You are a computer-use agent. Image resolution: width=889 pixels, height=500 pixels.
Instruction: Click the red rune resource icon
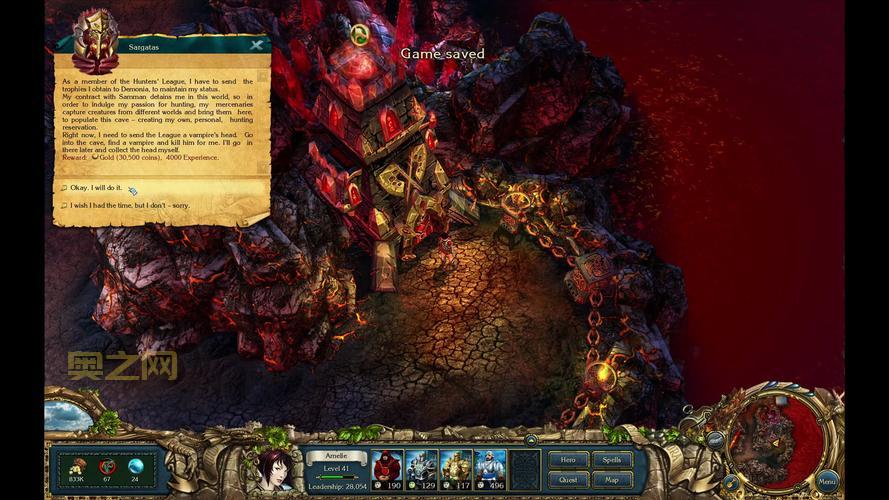click(107, 466)
